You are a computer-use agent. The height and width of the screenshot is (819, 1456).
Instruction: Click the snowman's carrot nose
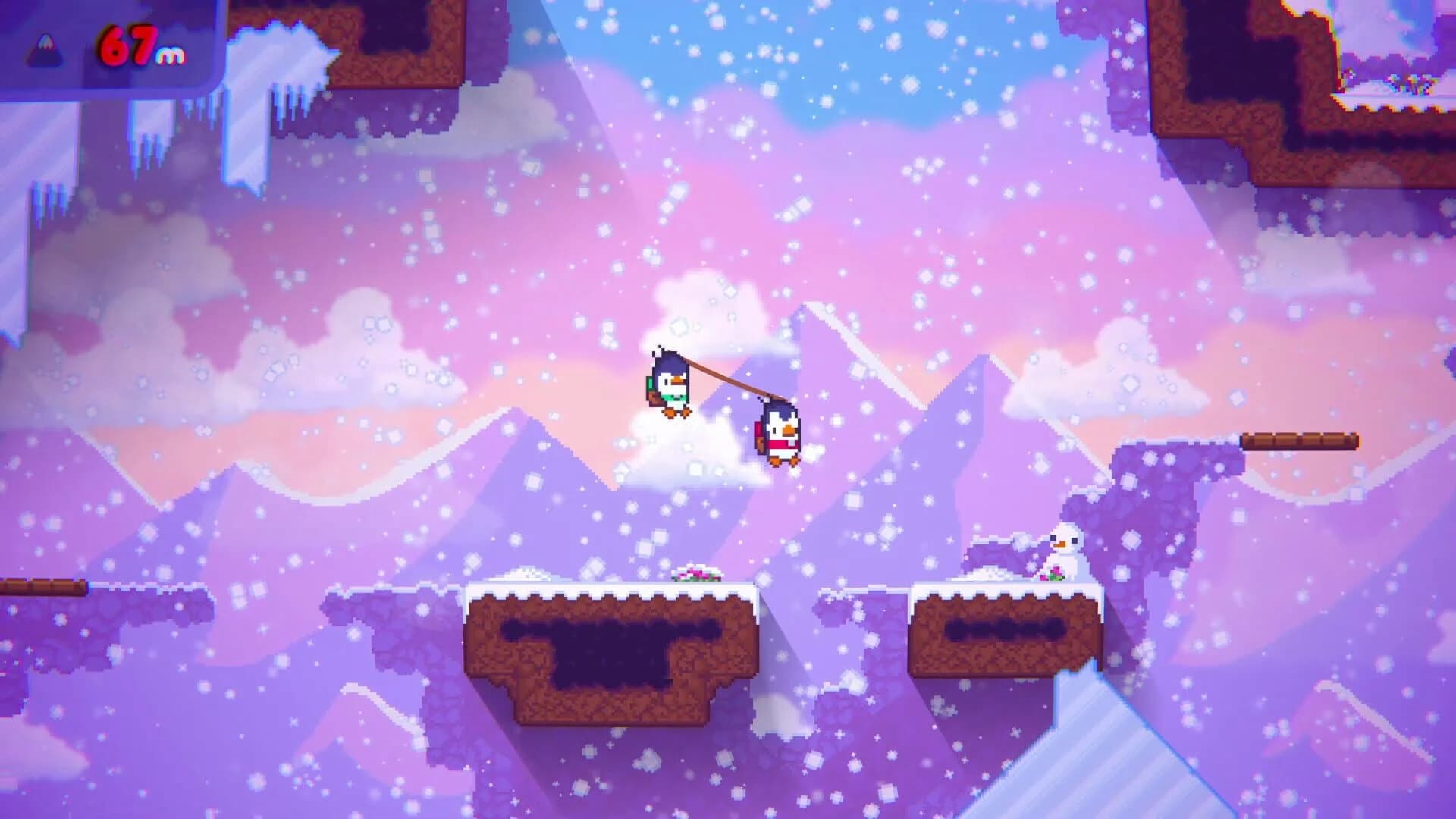1061,544
